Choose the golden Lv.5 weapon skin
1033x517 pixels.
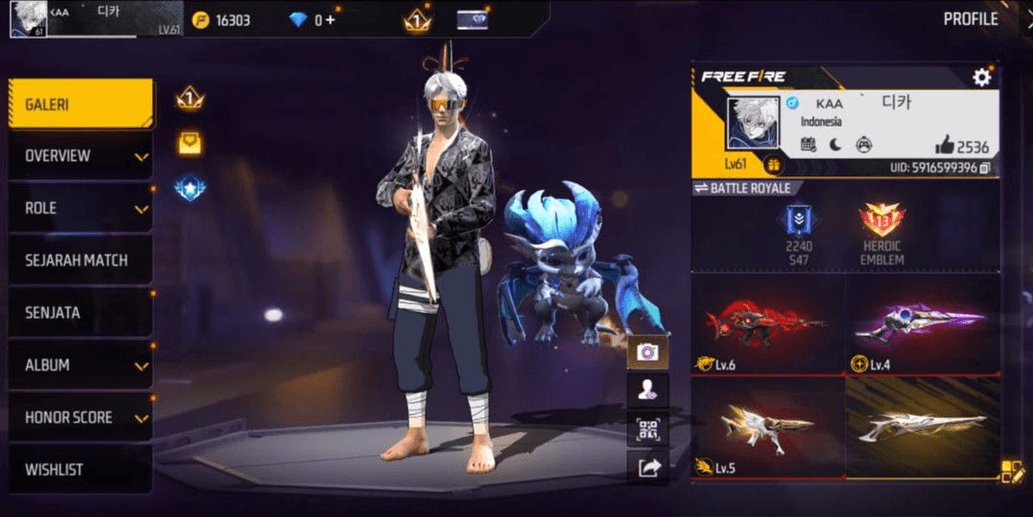point(767,426)
